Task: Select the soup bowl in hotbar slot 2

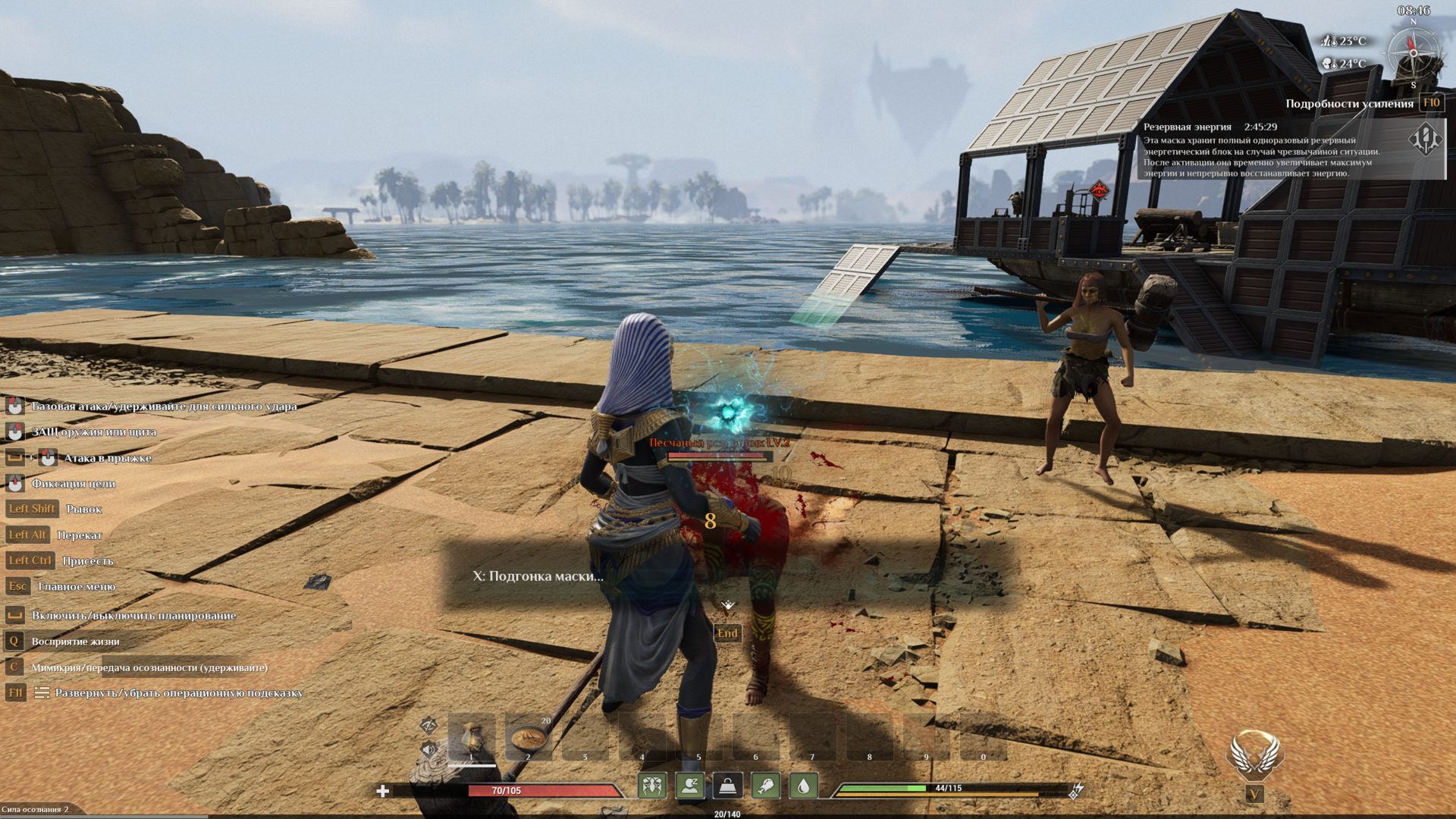Action: 528,736
